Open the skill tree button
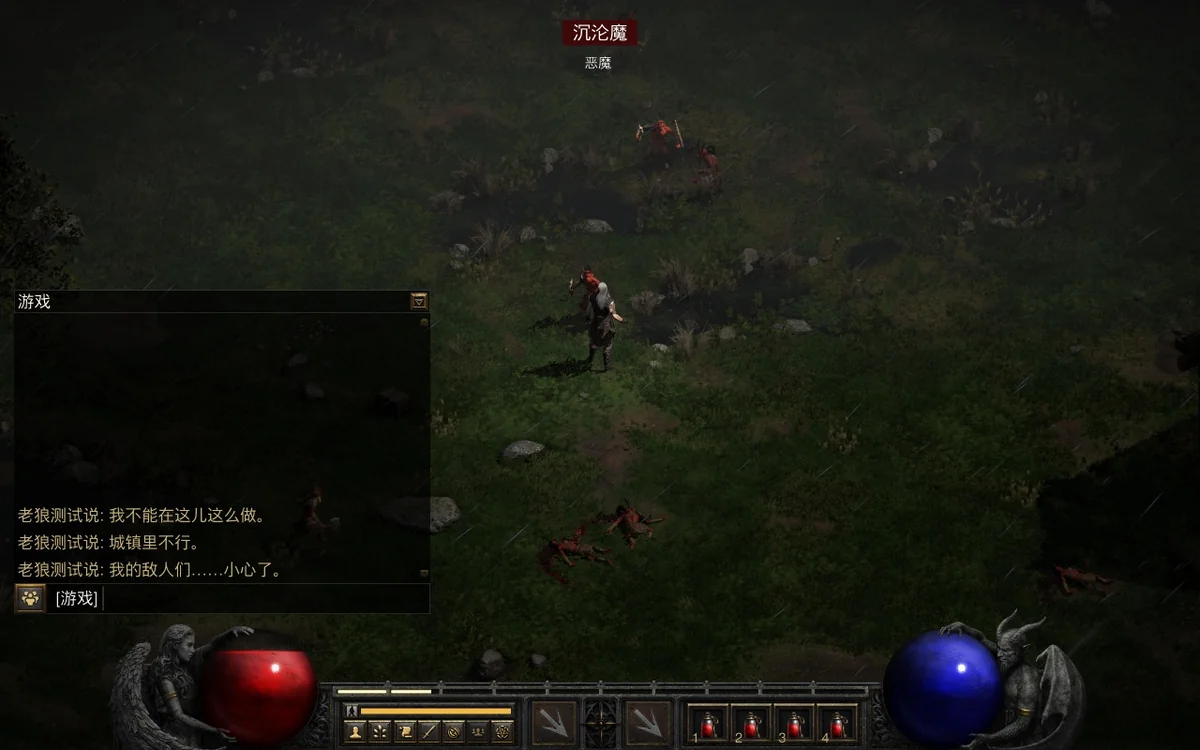The height and width of the screenshot is (750, 1200). pyautogui.click(x=380, y=732)
